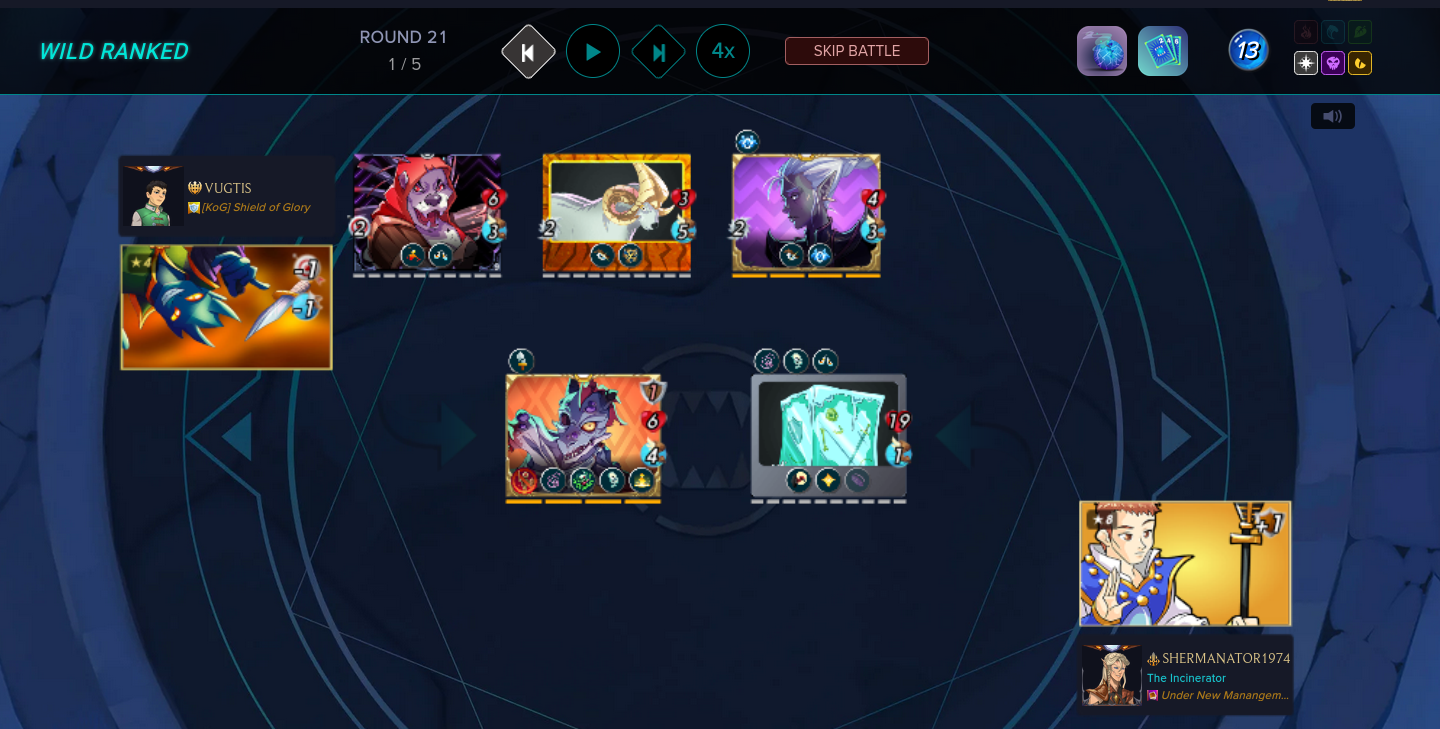
Task: Inspect the purple dark elf card
Action: click(x=806, y=213)
